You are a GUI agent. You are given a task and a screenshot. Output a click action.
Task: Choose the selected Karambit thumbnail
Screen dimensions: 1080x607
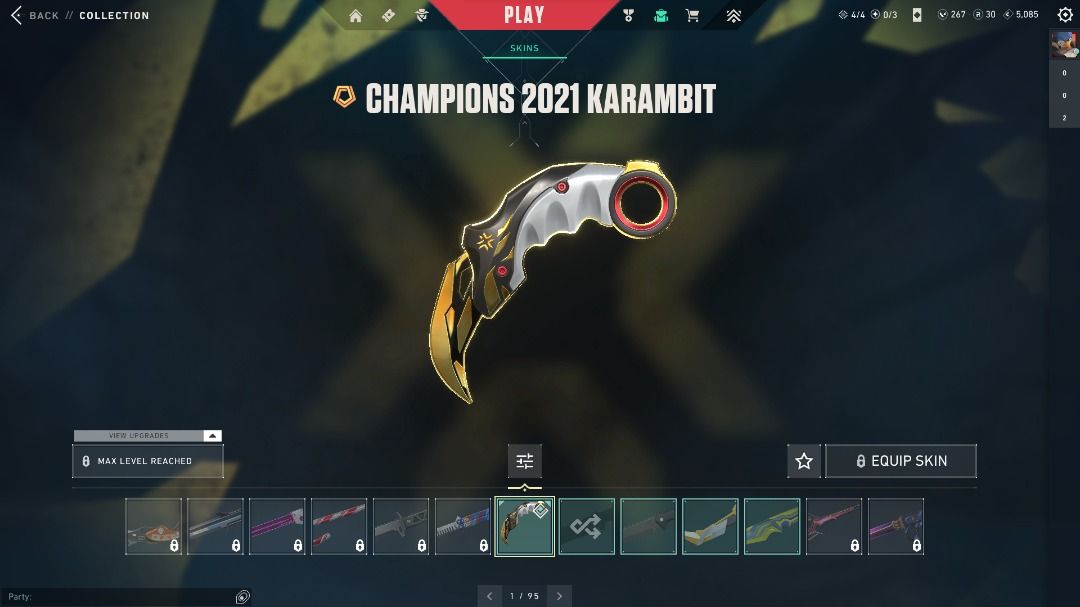(x=525, y=526)
